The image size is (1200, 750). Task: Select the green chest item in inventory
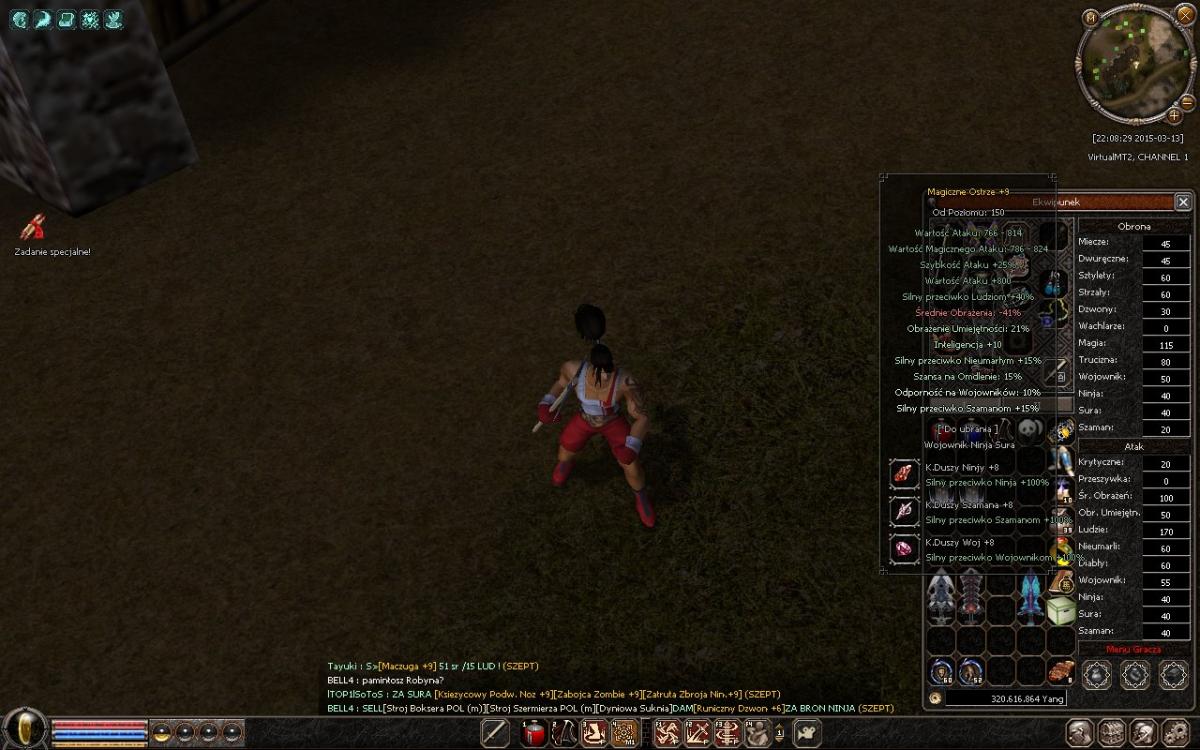(1061, 610)
